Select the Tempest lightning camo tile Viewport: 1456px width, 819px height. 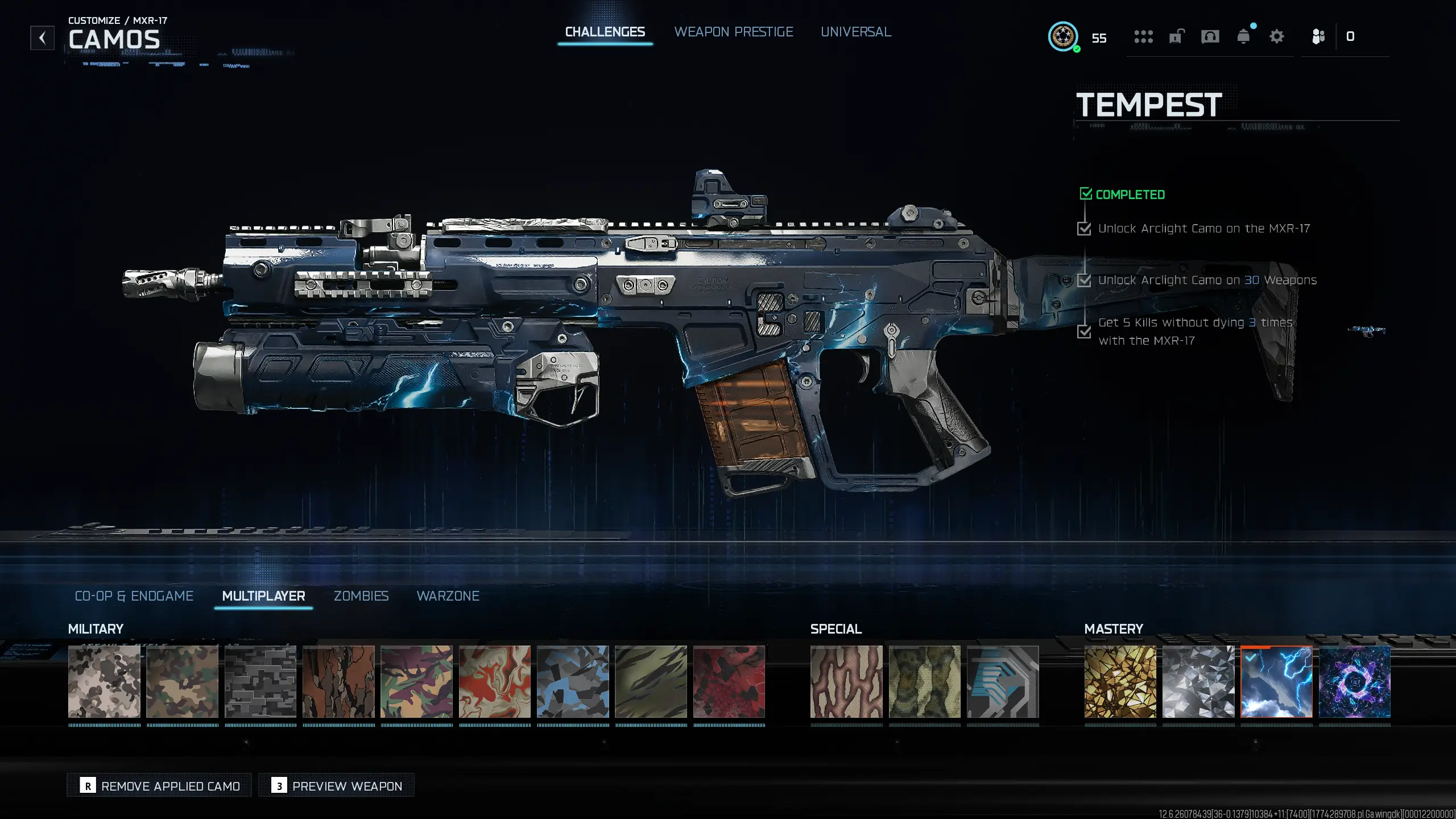(x=1276, y=681)
